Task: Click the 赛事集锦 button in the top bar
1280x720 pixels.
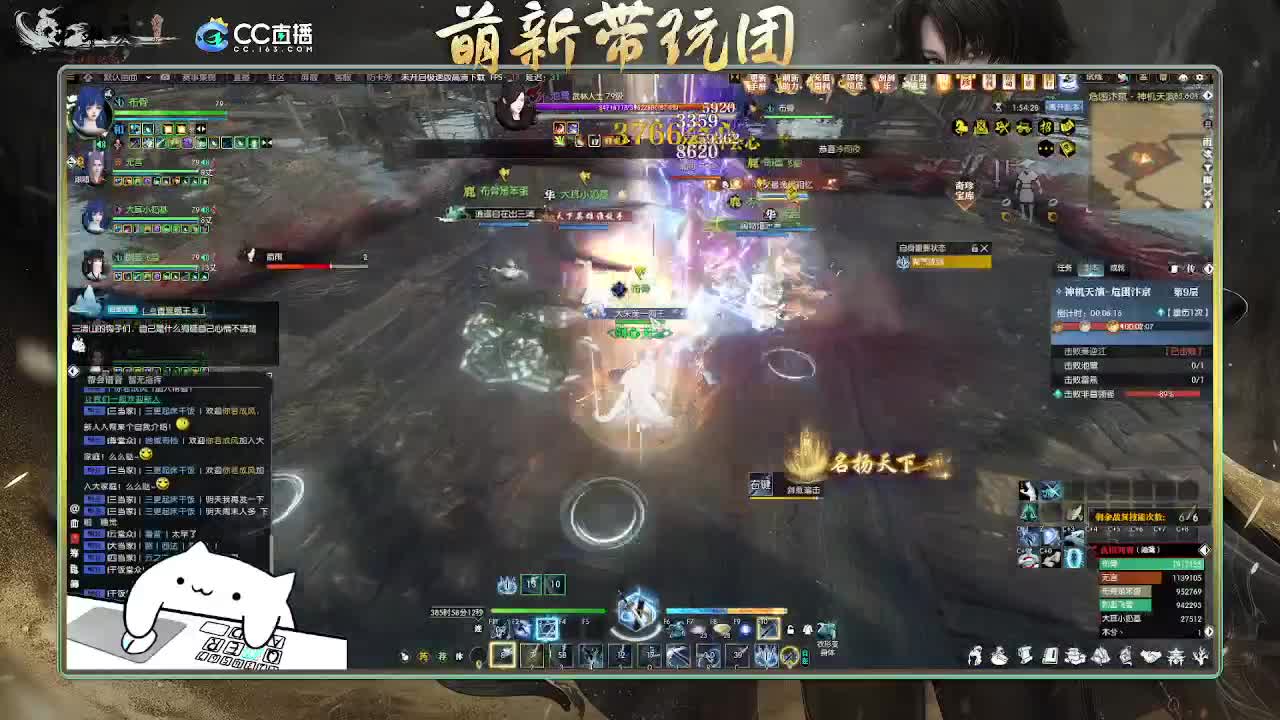Action: [x=201, y=77]
